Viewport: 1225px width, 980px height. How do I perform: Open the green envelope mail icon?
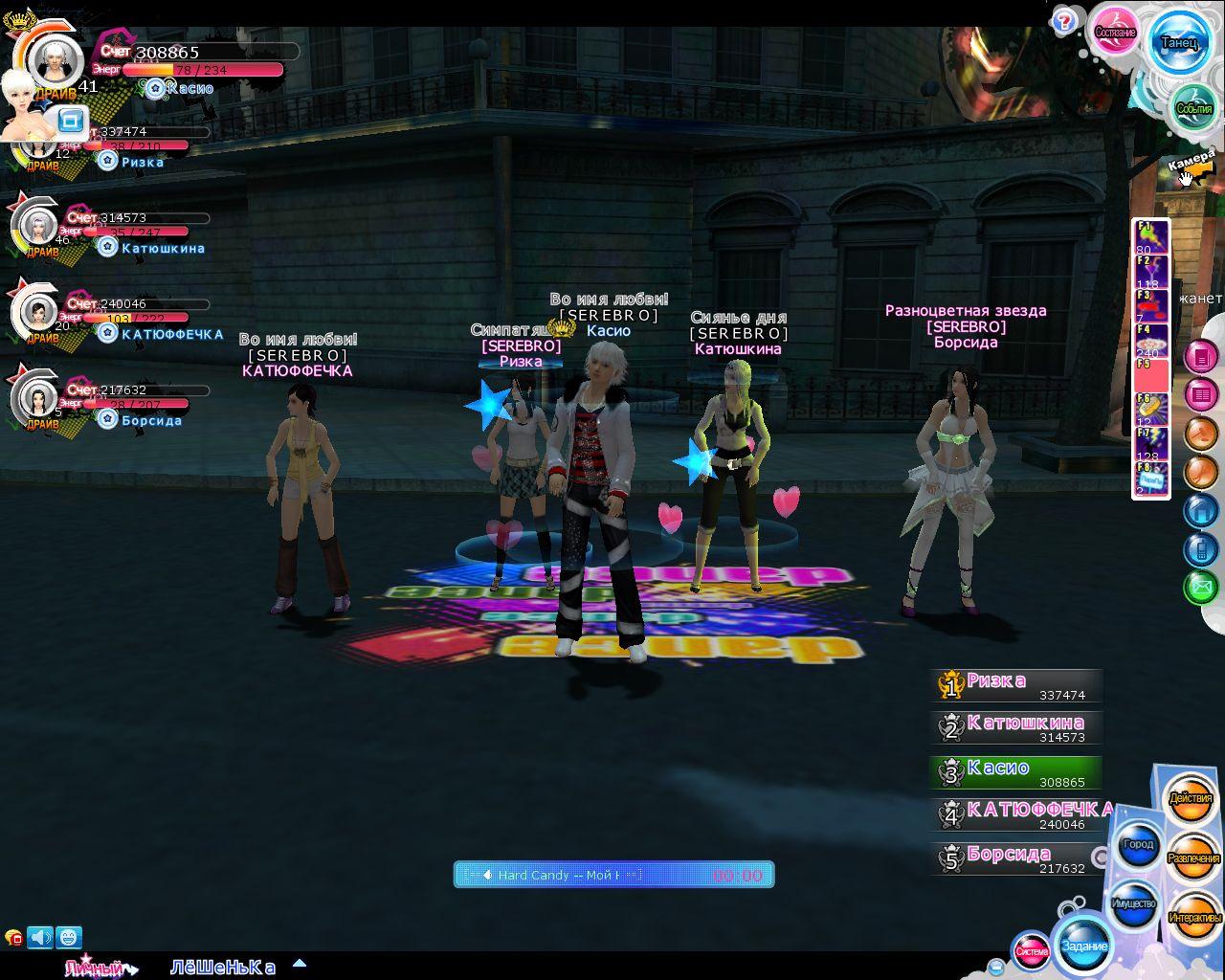pos(1200,586)
